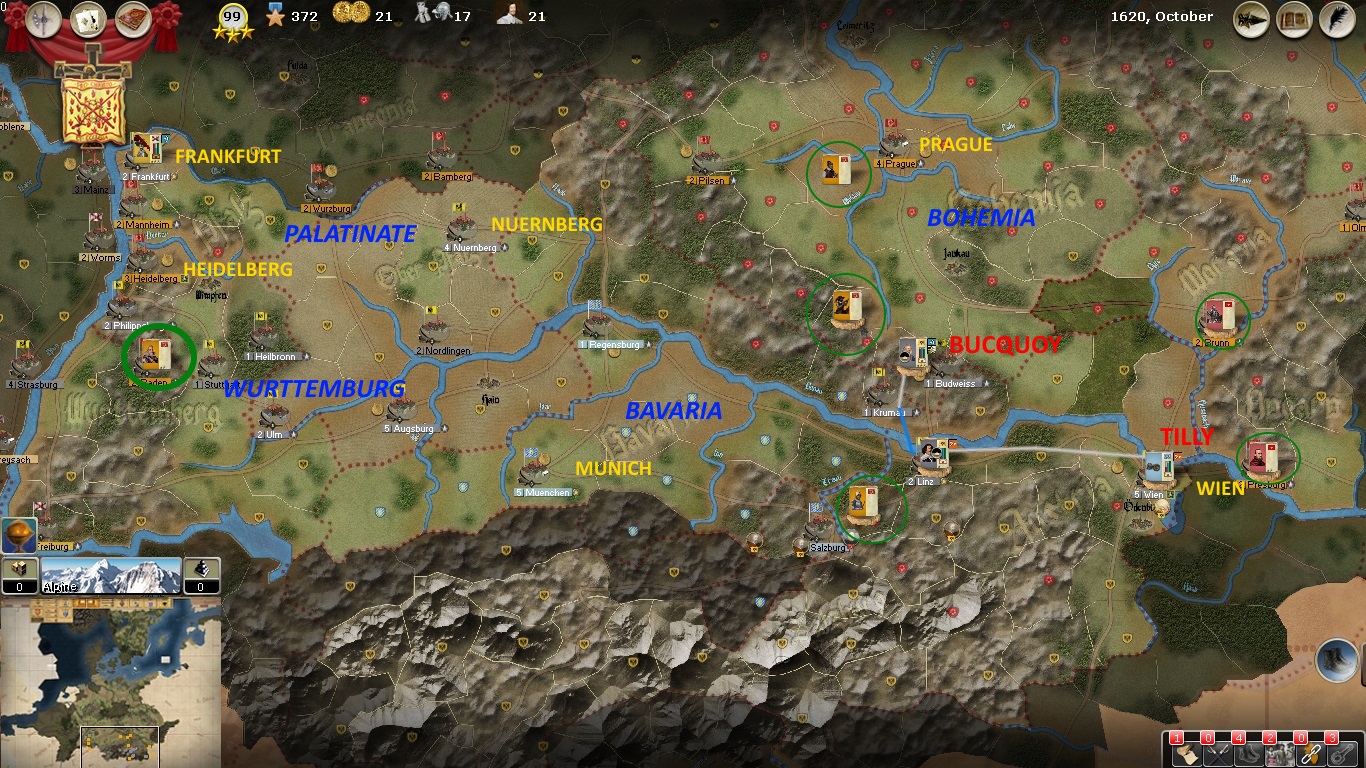Click the Alpine terrain picture panel
1366x768 pixels.
111,576
